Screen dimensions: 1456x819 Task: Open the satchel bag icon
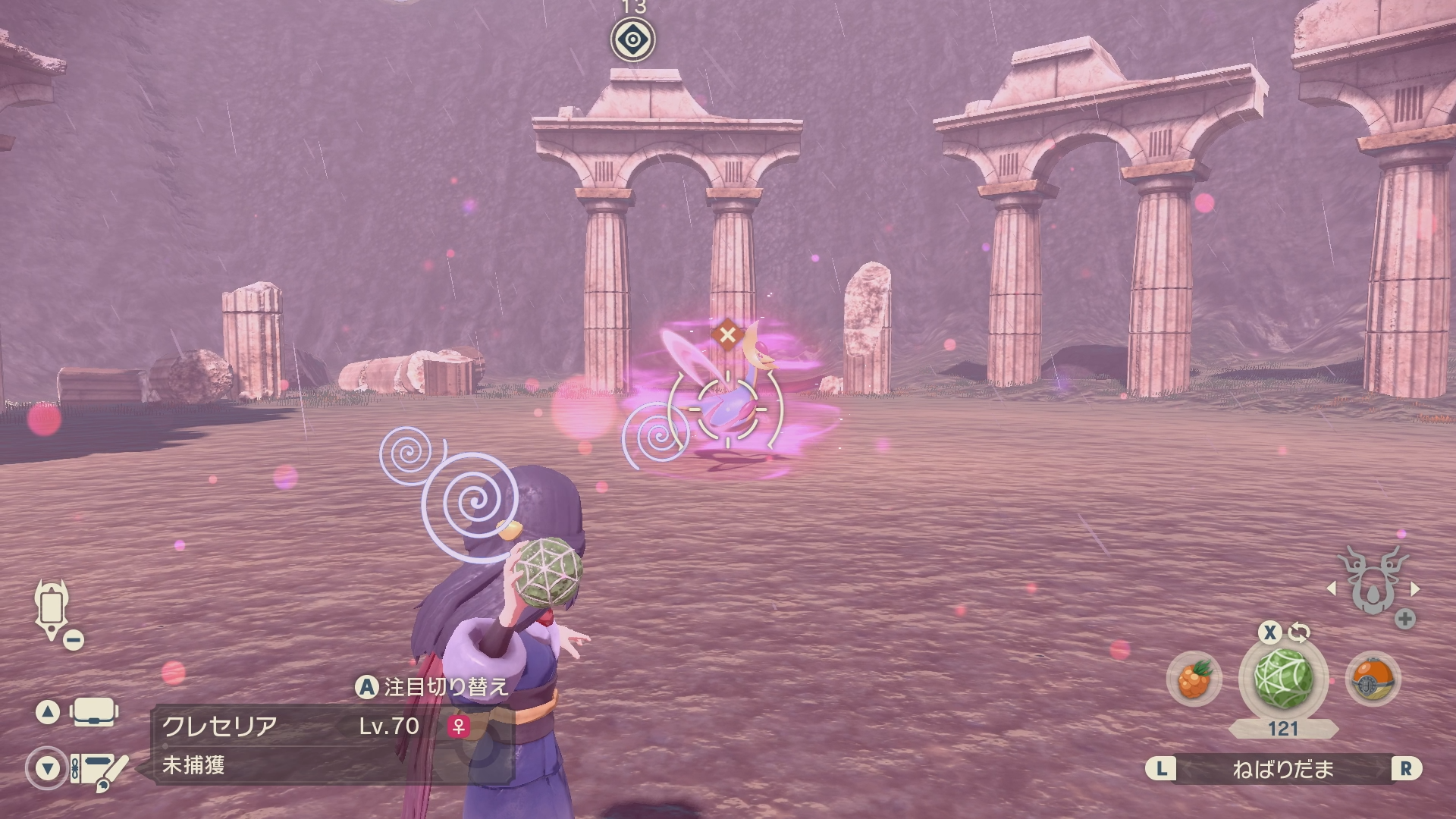(x=94, y=713)
